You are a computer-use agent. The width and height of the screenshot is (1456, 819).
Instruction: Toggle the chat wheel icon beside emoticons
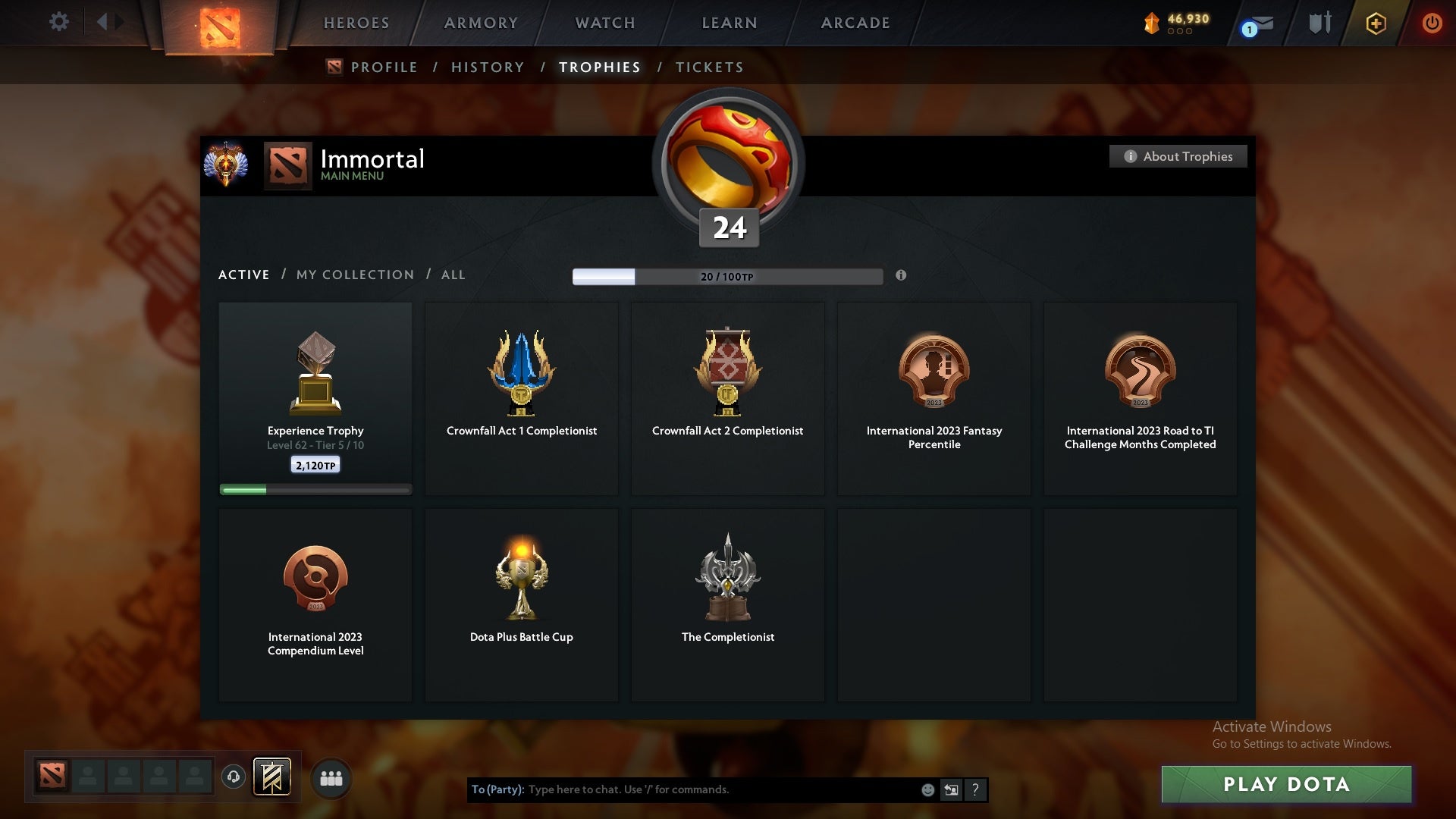[952, 789]
